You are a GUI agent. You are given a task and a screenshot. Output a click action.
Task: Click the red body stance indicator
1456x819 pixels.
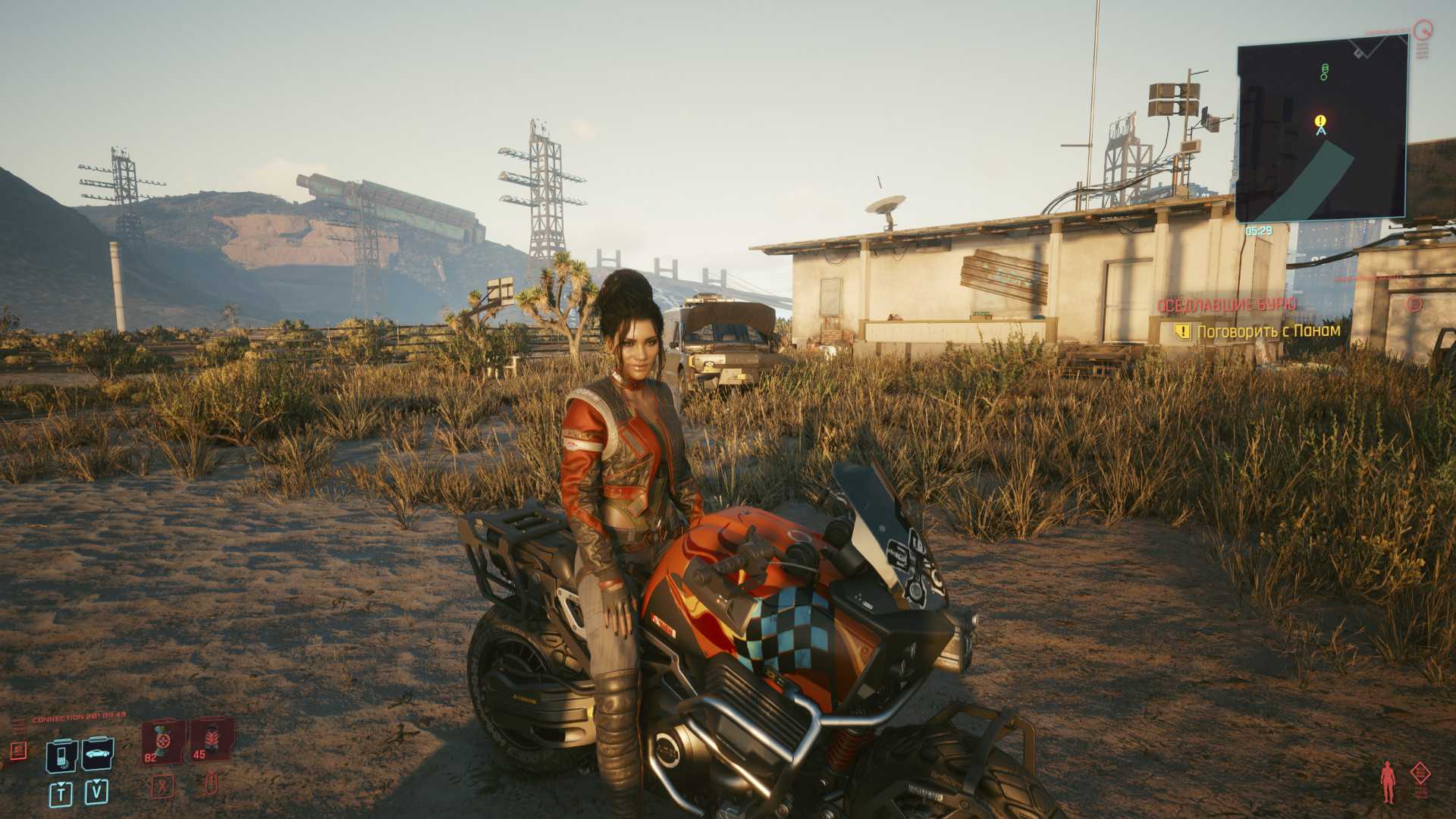tap(1389, 783)
